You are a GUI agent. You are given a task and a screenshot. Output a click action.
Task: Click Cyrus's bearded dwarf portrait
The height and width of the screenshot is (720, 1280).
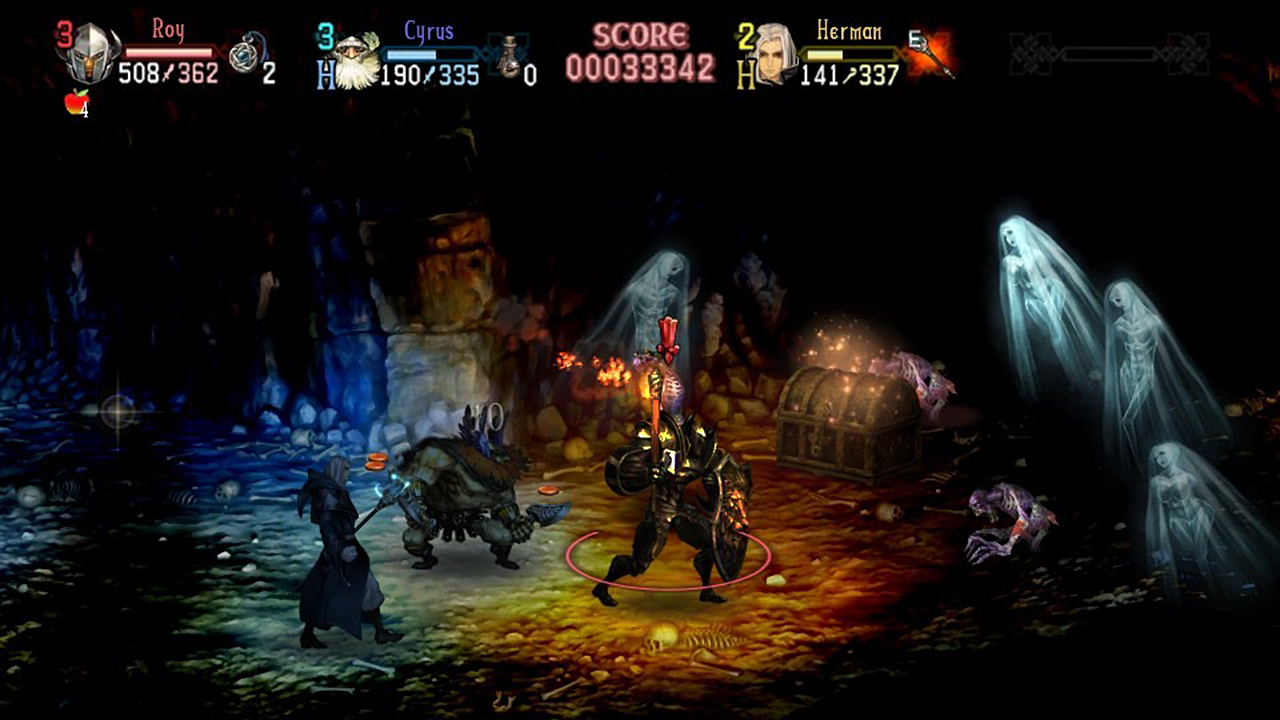click(357, 61)
